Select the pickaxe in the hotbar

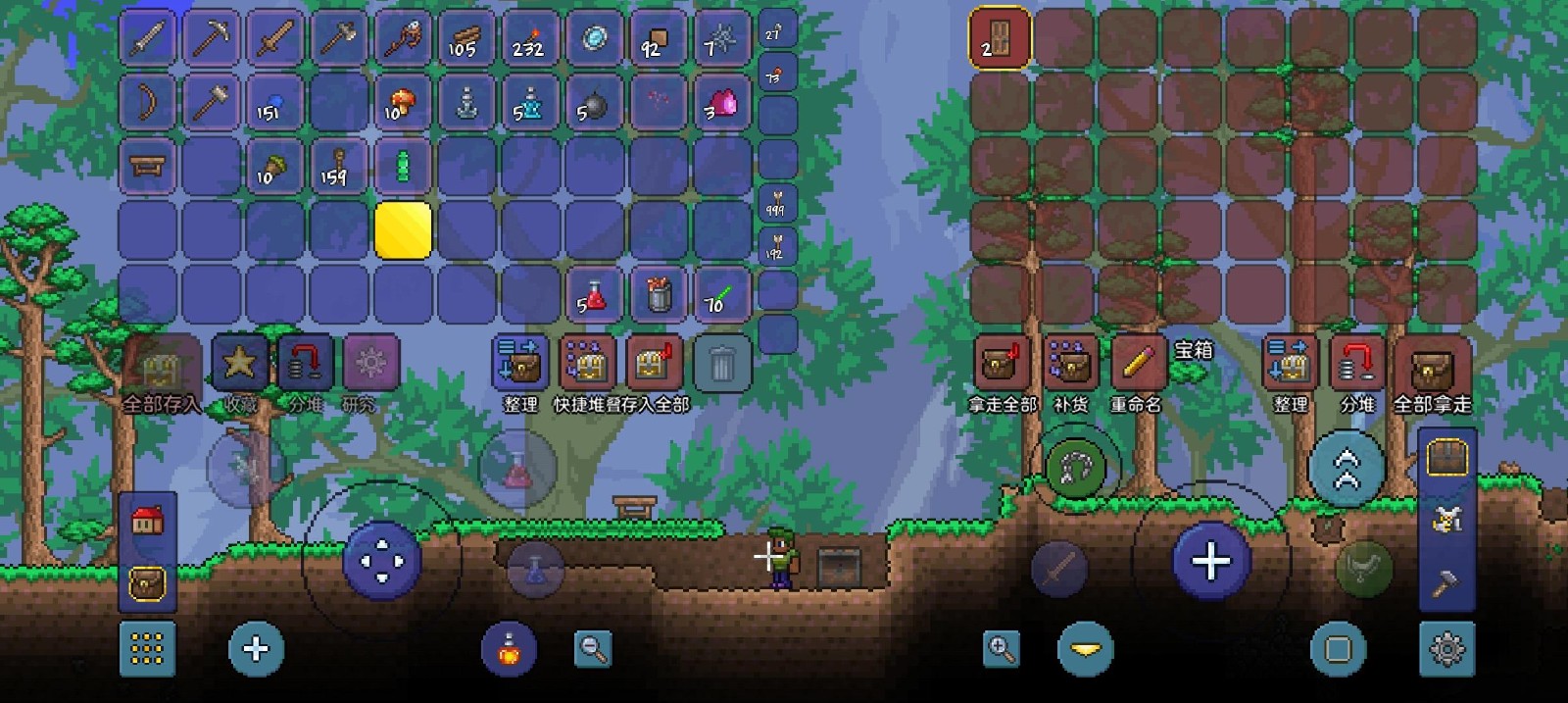[212, 39]
